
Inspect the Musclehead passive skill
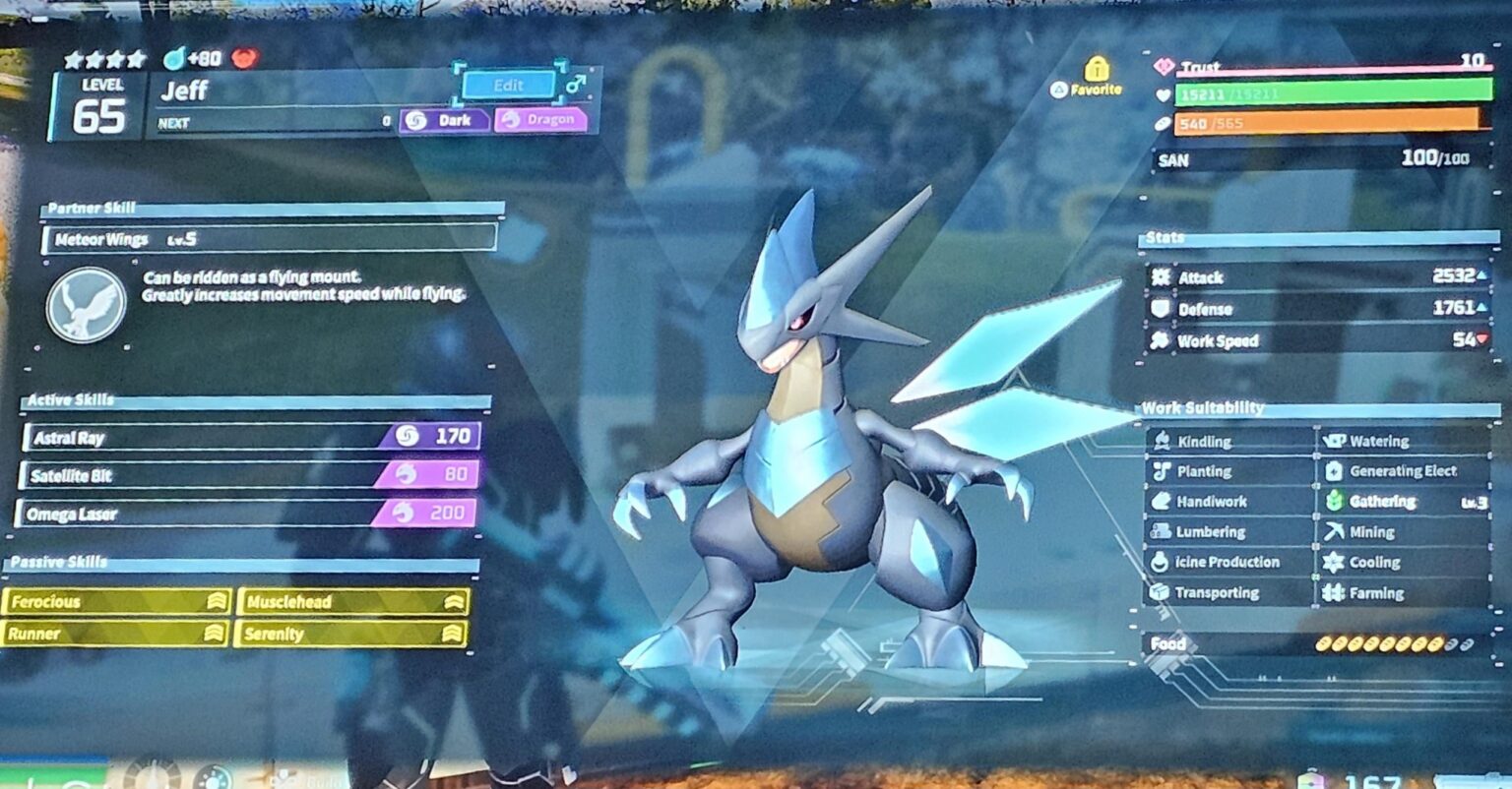click(x=352, y=602)
